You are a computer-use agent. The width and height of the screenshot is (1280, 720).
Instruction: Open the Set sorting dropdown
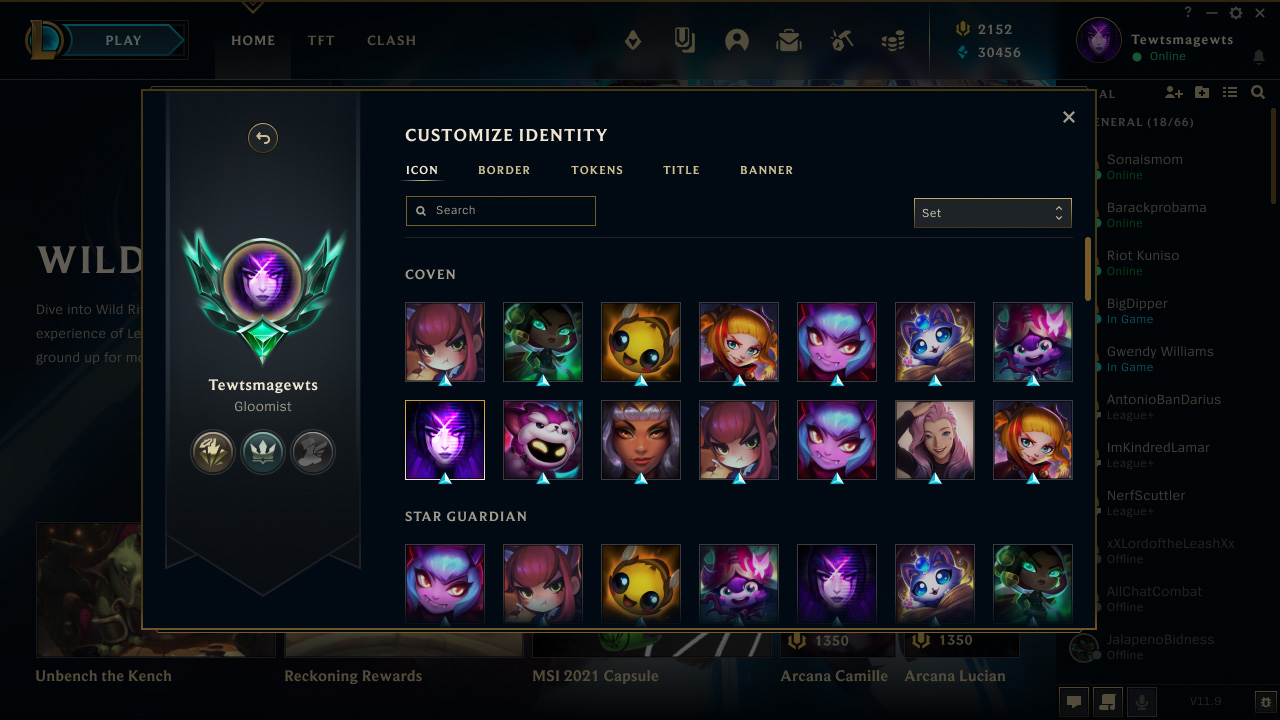992,213
